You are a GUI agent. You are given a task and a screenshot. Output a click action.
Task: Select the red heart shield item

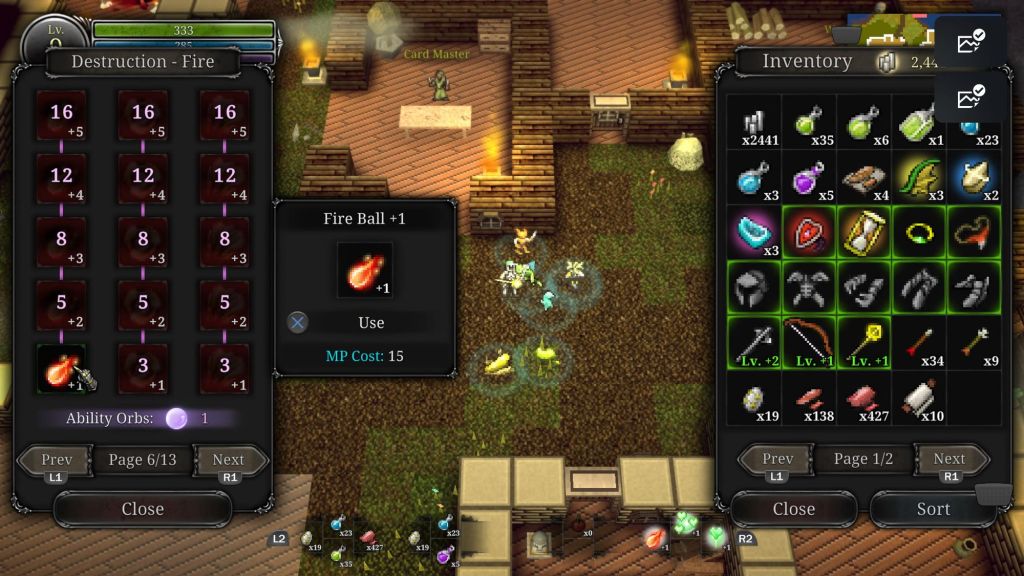pos(808,233)
